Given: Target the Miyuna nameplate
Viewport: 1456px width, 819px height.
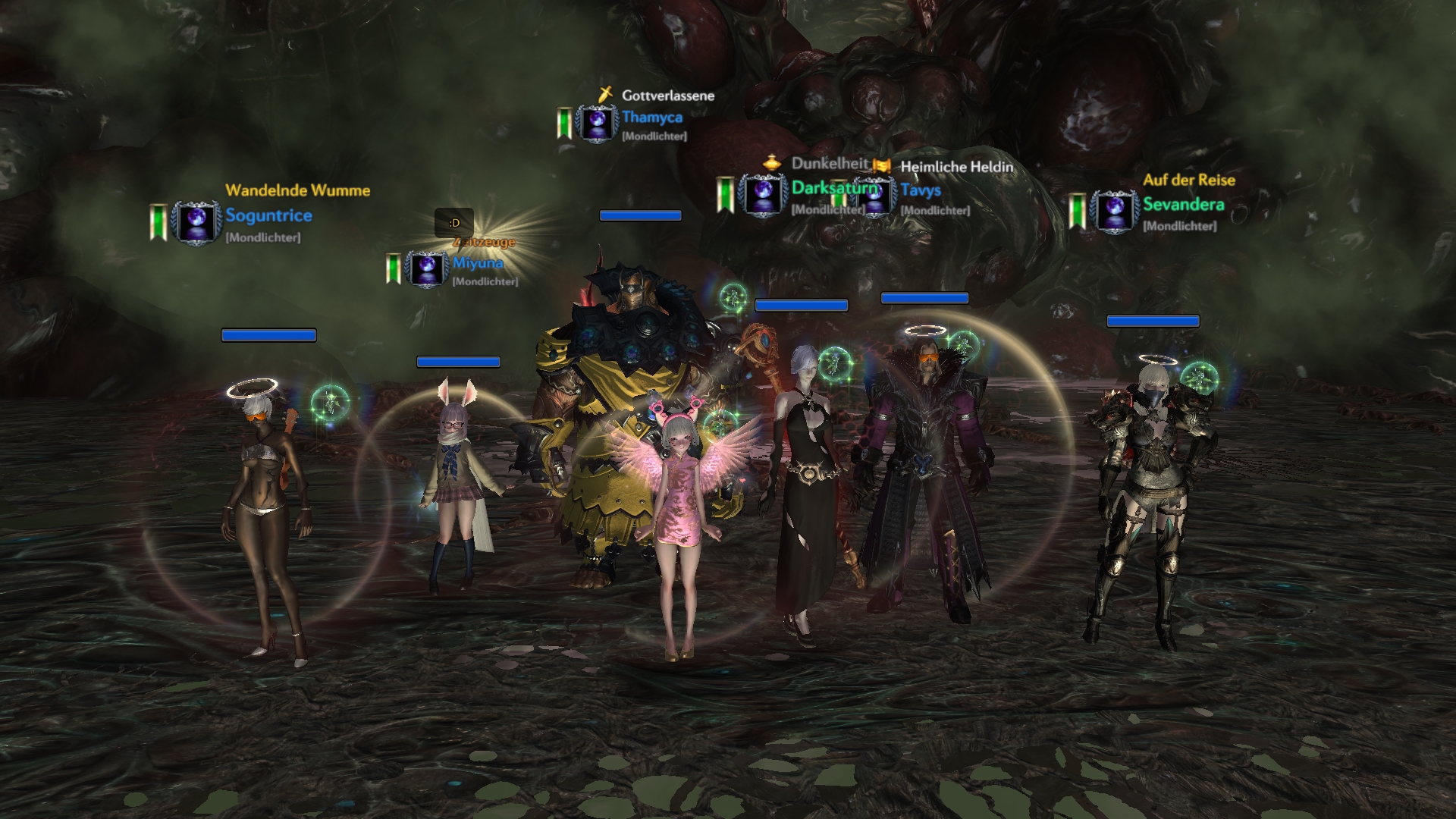Looking at the screenshot, I should coord(478,263).
